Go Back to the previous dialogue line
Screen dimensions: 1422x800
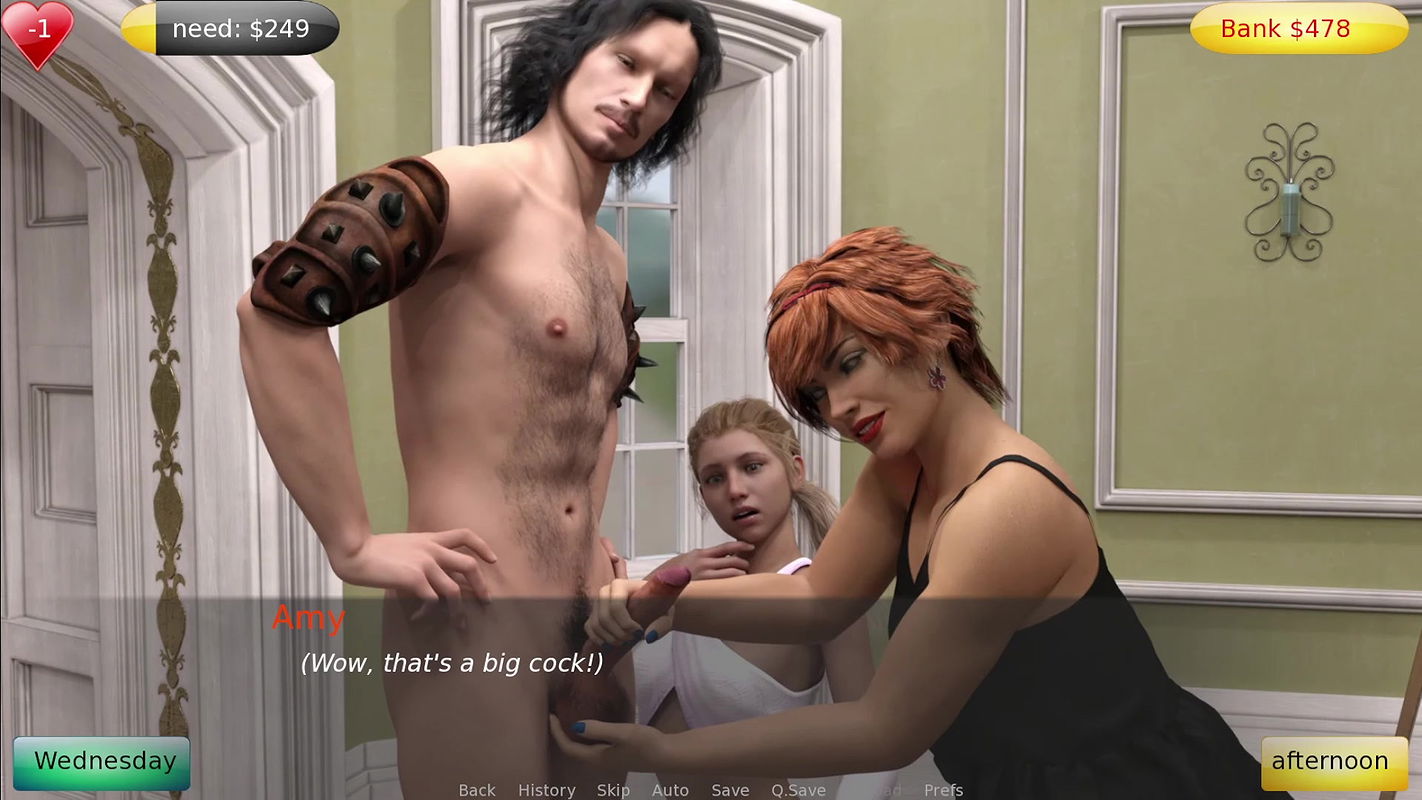click(477, 789)
